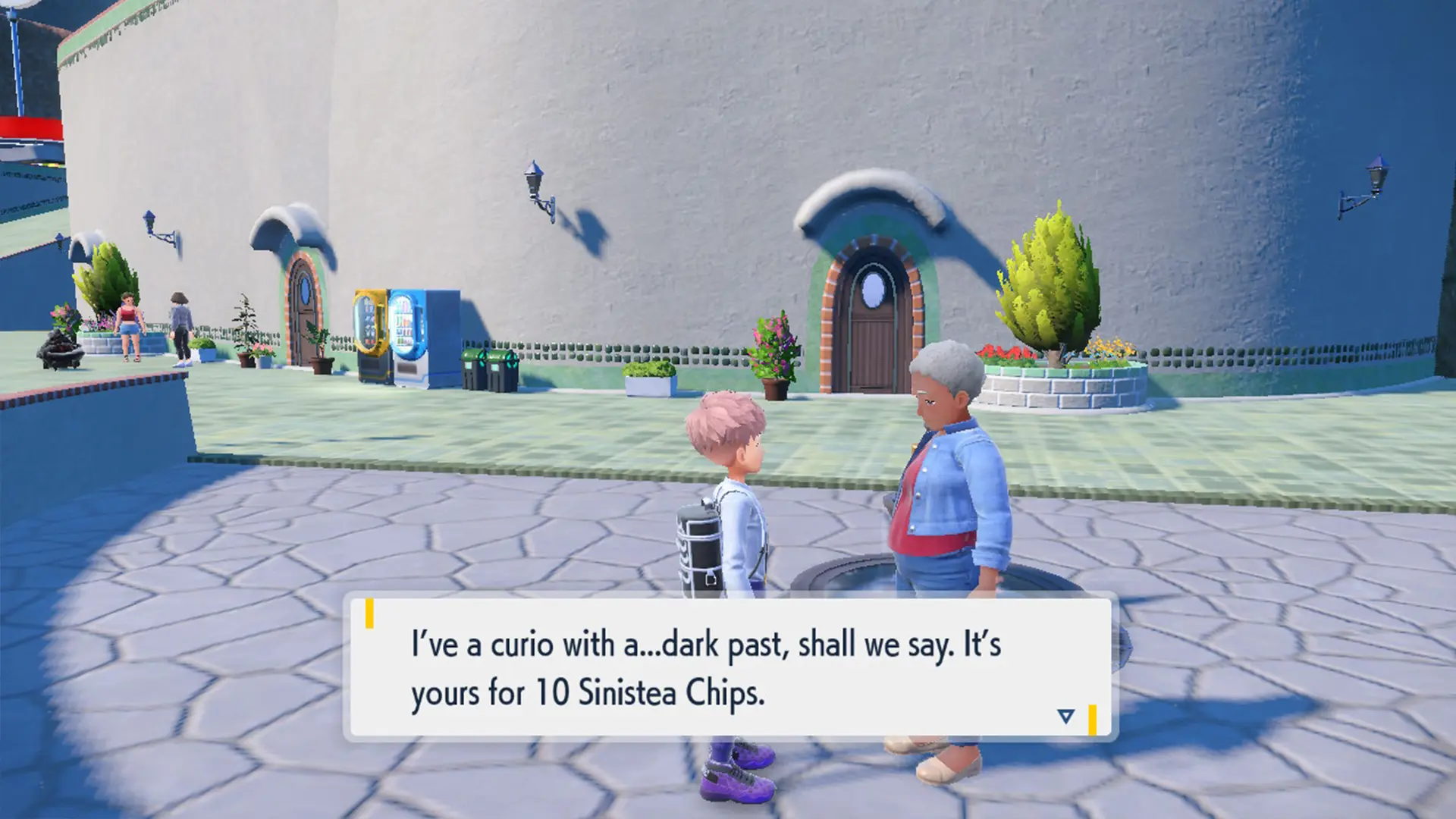Click the dialogue text box
This screenshot has height=819, width=1456.
(728, 667)
